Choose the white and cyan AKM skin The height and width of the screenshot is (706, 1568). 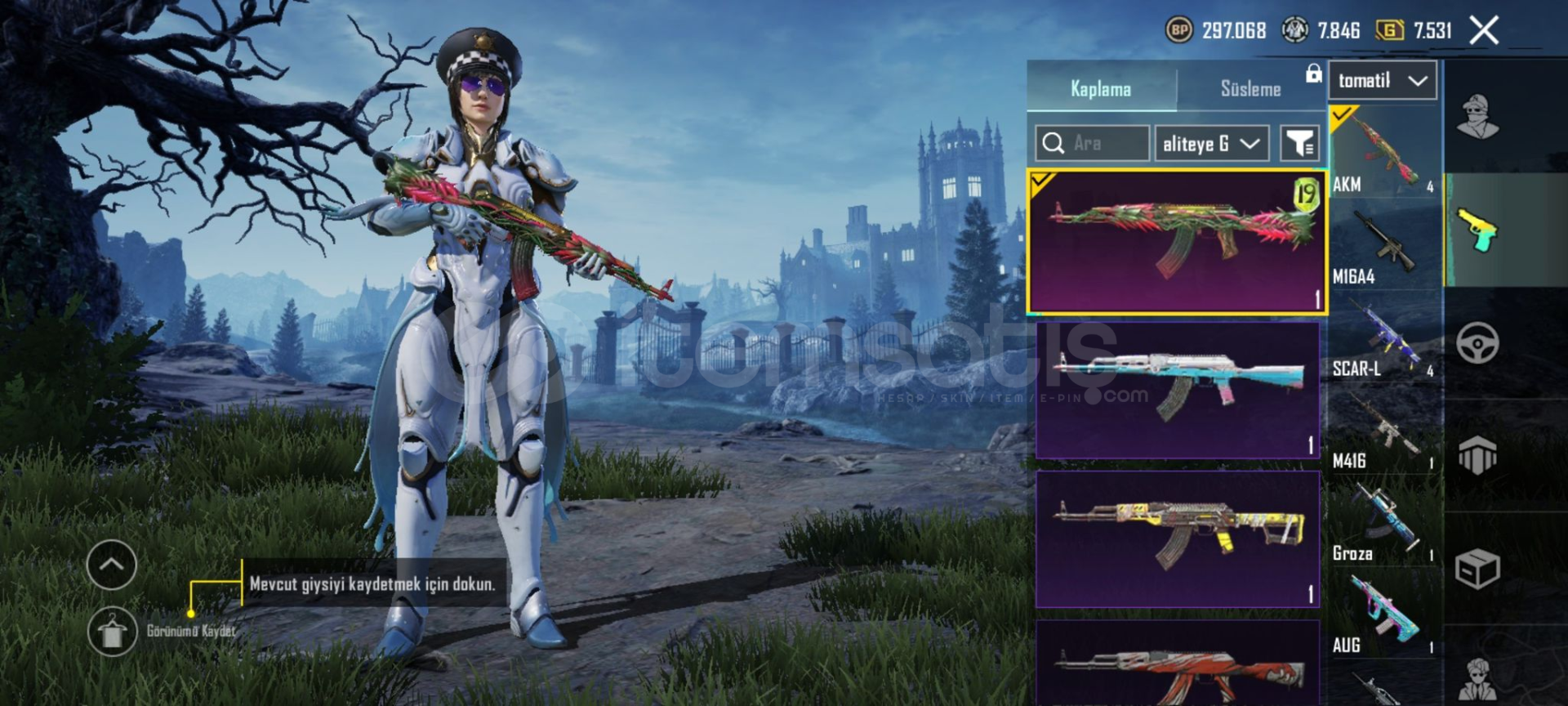(x=1177, y=390)
